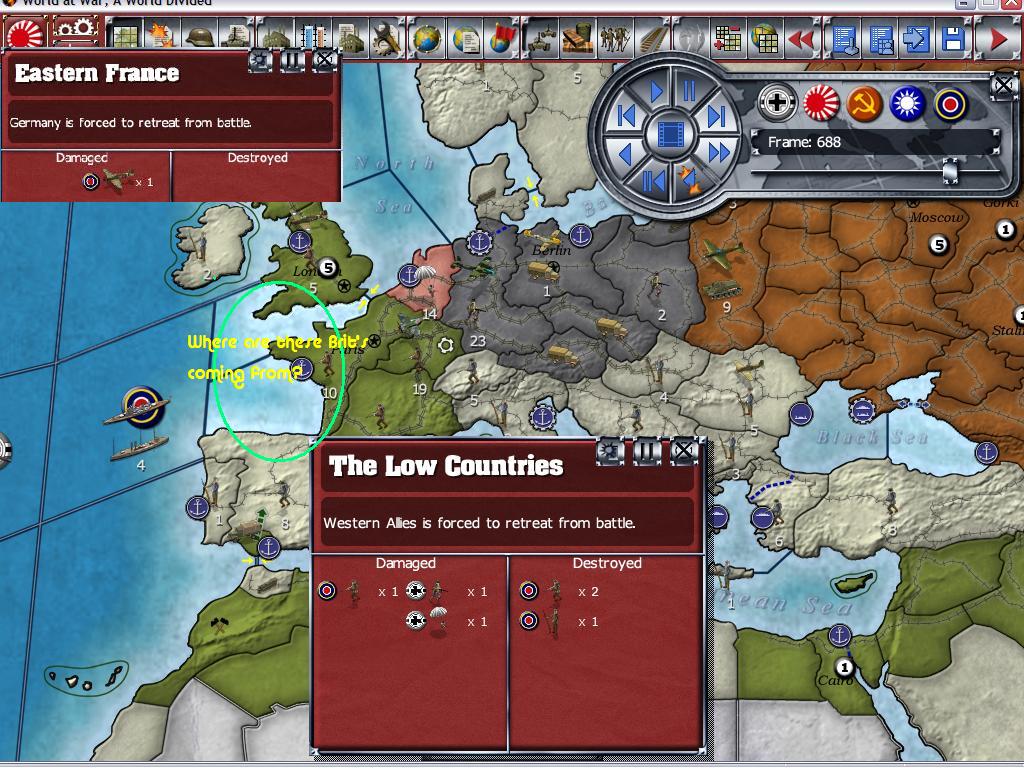
Task: Adjust the replay frame slider handle
Action: pyautogui.click(x=950, y=172)
